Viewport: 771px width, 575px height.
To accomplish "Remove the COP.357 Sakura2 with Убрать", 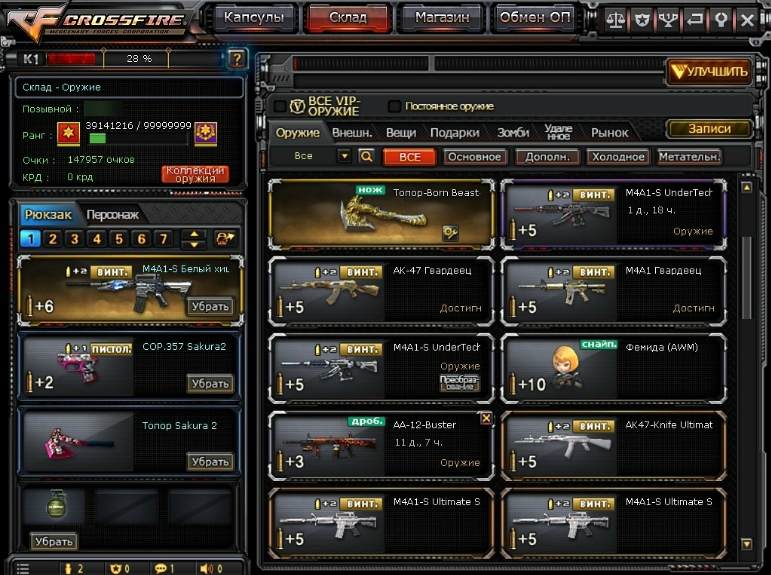I will coord(210,384).
